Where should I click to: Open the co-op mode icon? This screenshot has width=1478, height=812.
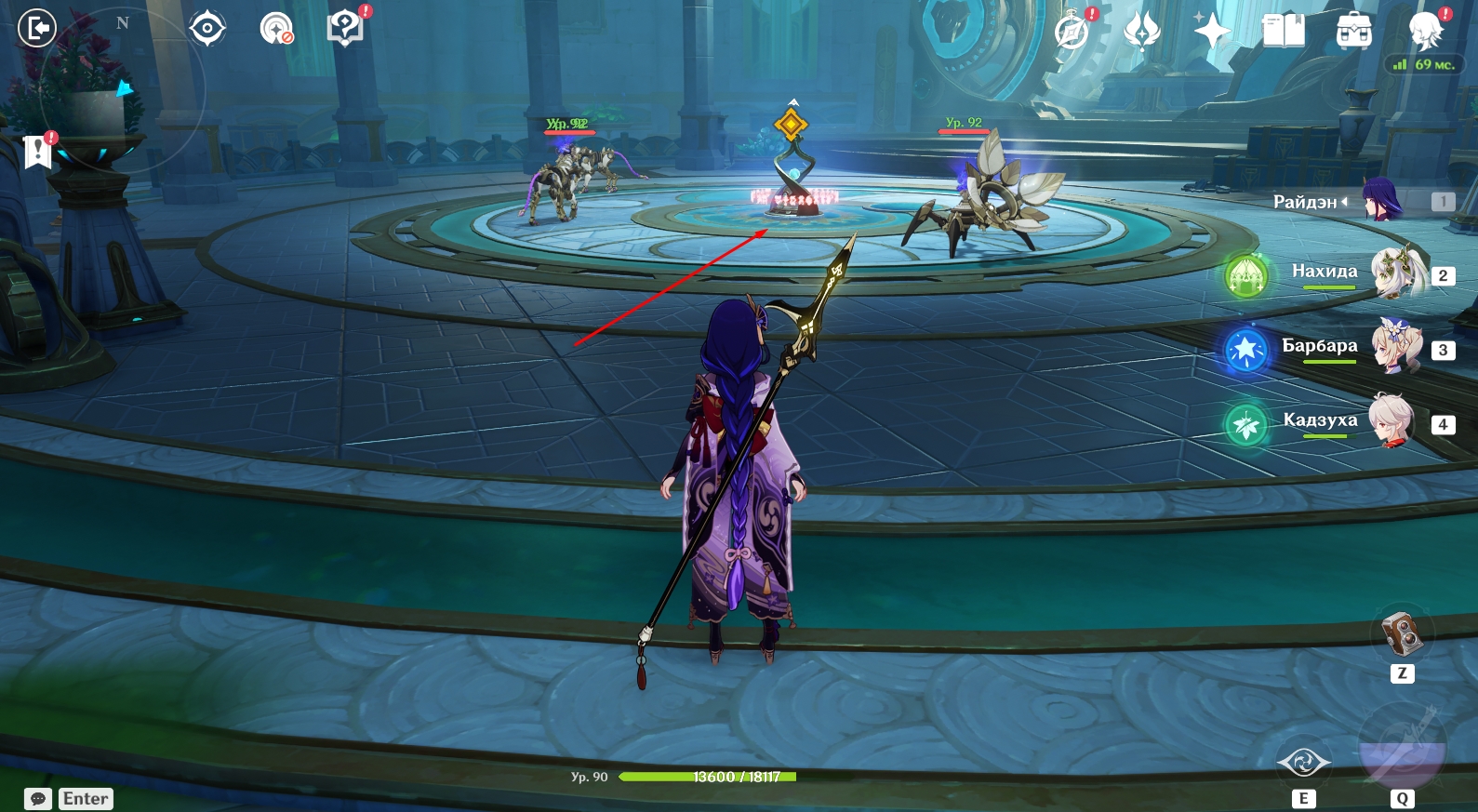point(276,29)
